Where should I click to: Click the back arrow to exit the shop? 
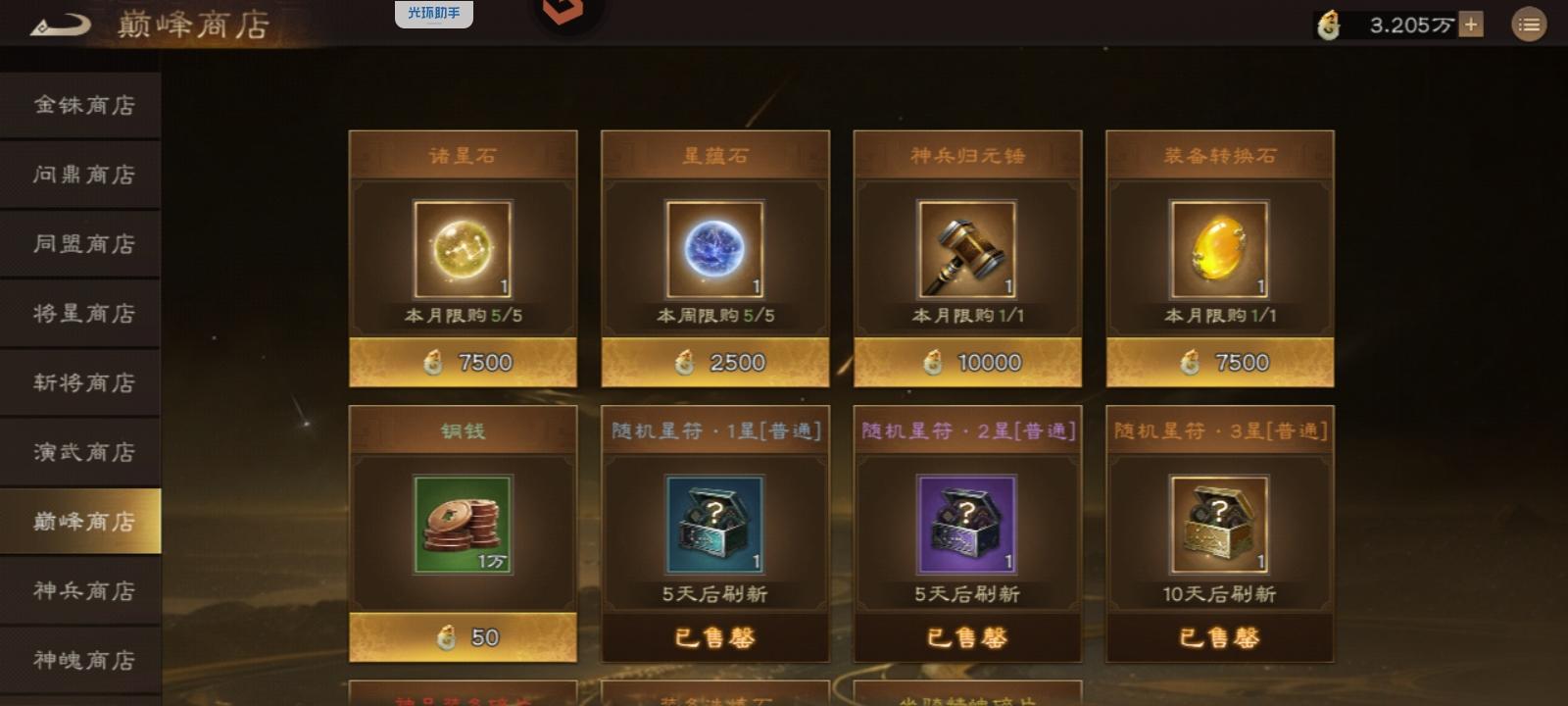61,24
